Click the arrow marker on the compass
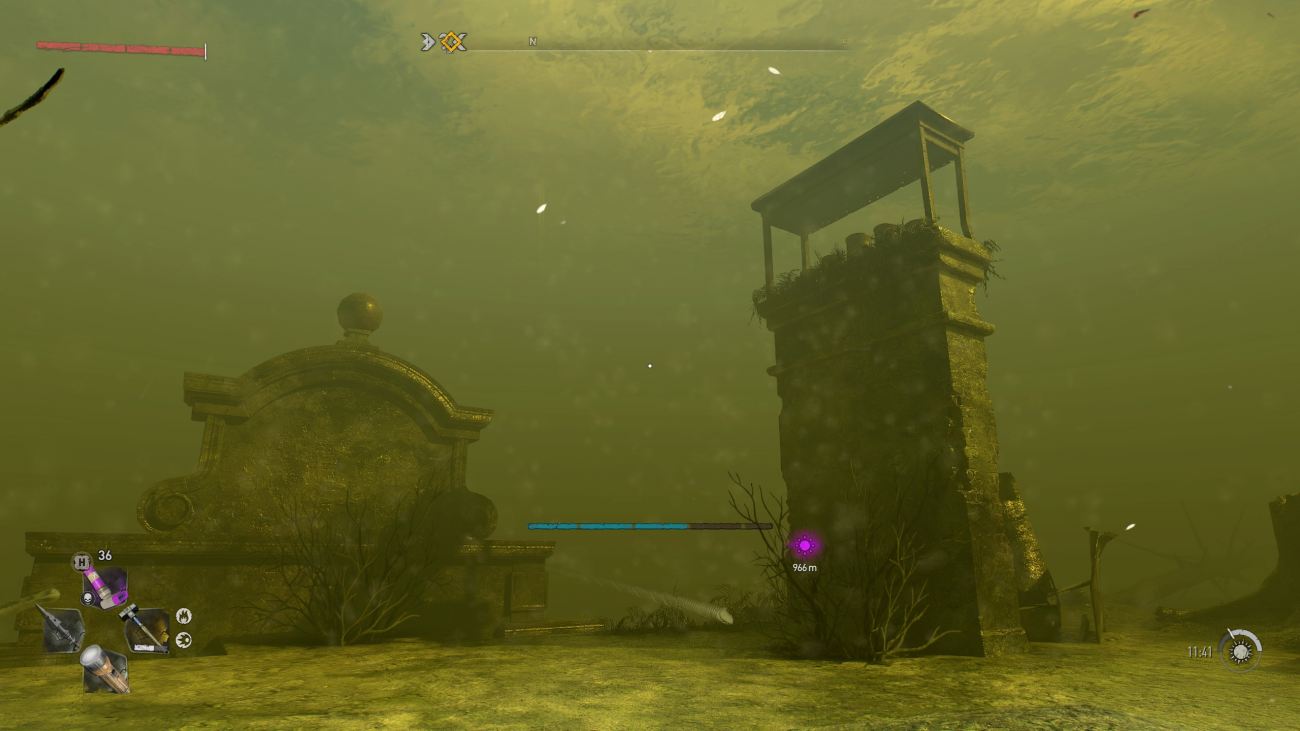 (x=428, y=42)
